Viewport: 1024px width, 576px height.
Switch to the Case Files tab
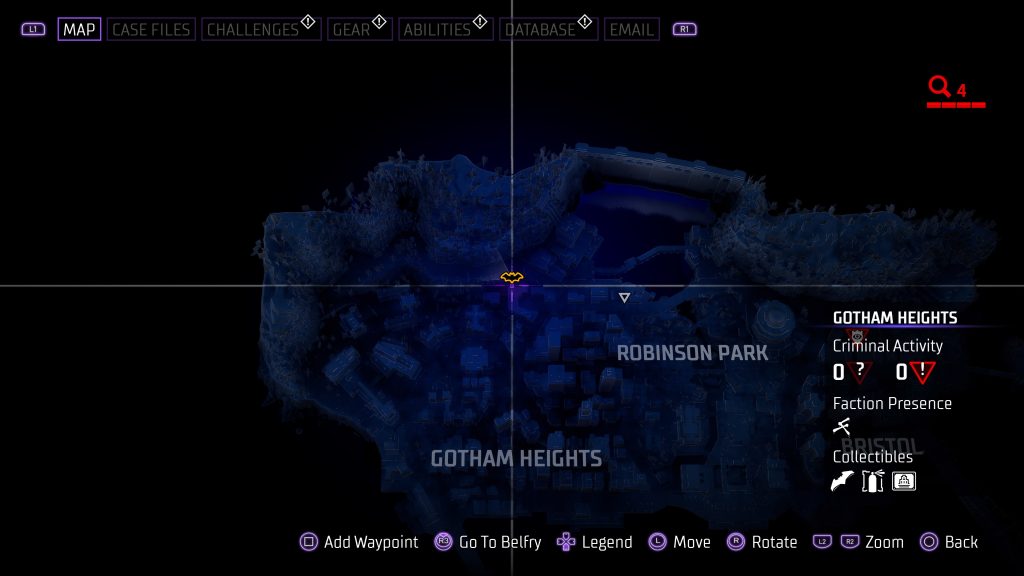pos(149,29)
